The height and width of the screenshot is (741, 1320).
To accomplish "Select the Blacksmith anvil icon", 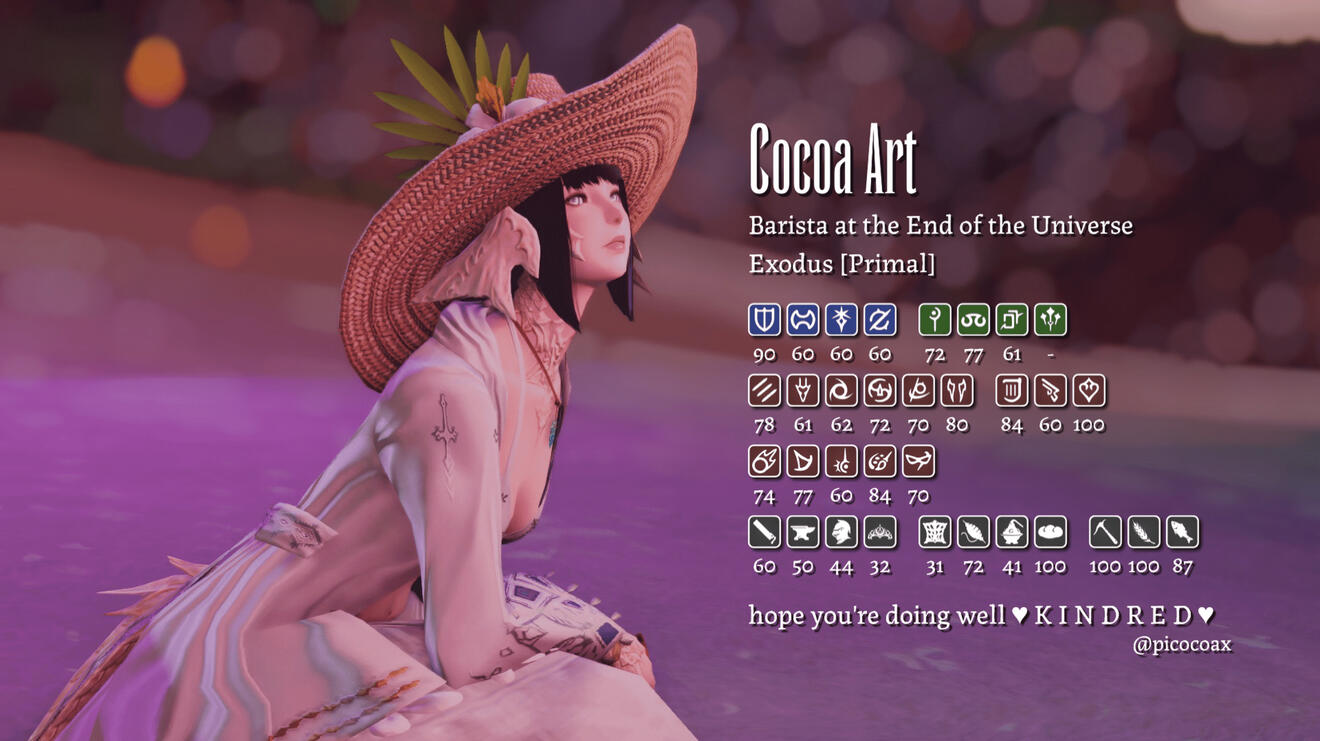I will pyautogui.click(x=803, y=533).
